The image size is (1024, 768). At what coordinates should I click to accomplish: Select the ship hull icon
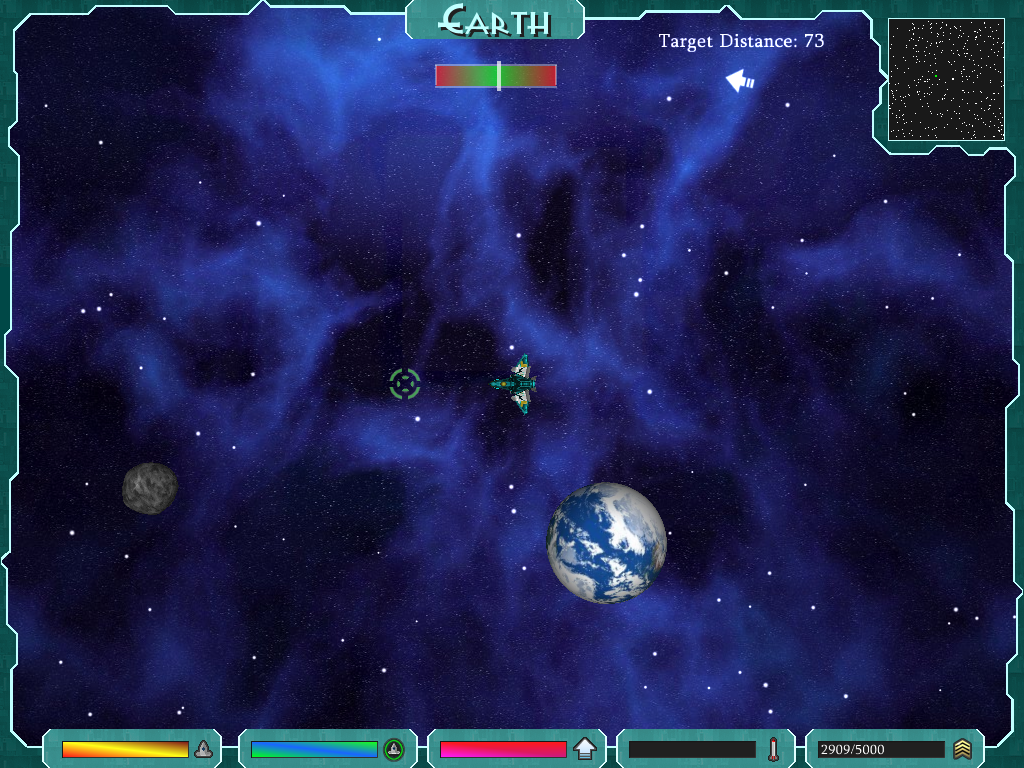[203, 748]
